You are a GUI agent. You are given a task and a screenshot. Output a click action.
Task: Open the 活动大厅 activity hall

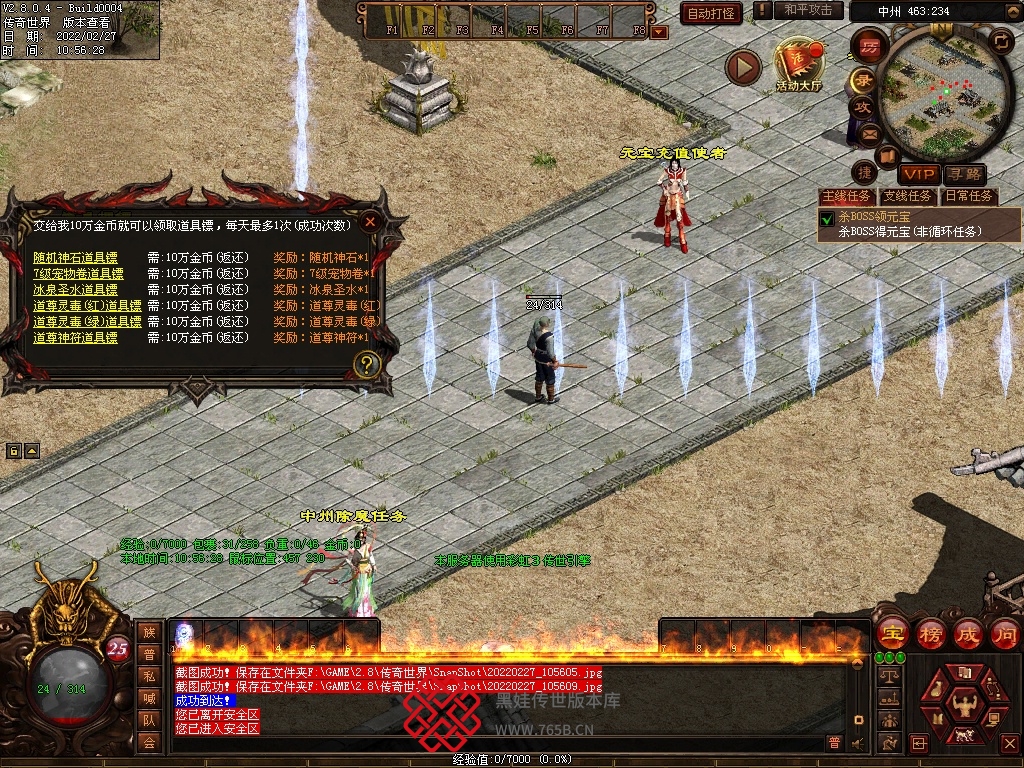[798, 64]
